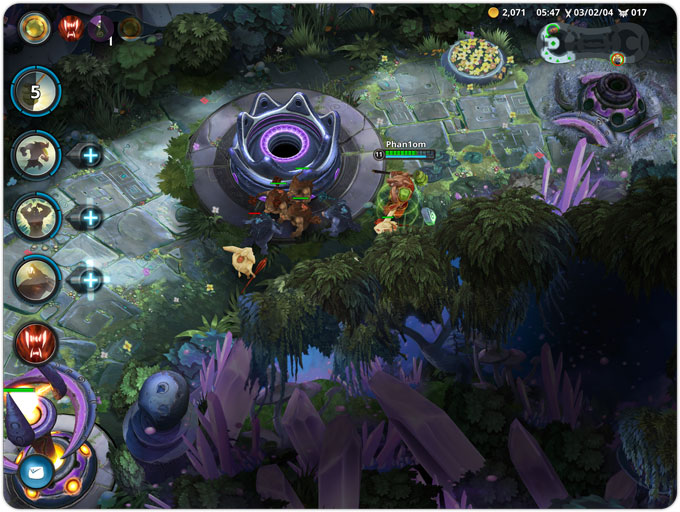This screenshot has width=680, height=512.
Task: Use the purple item showing count 1
Action: click(100, 28)
